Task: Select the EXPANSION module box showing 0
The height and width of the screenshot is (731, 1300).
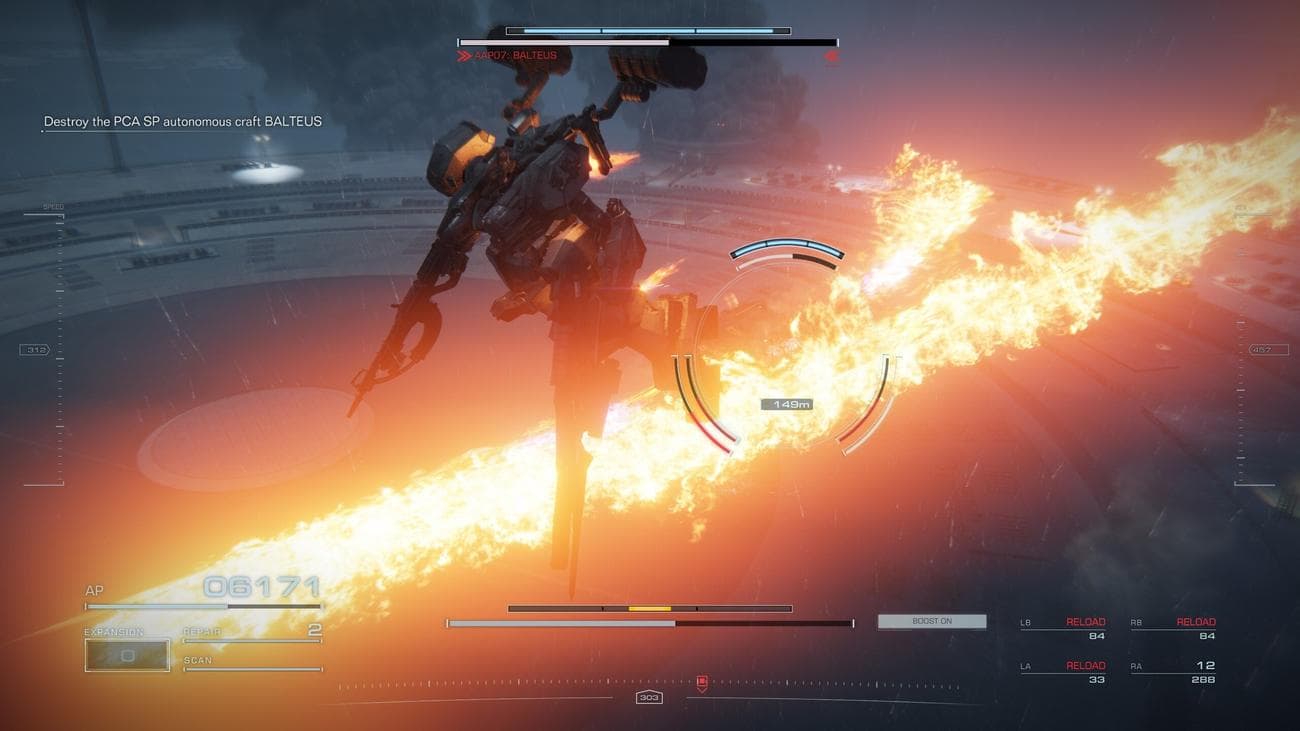Action: click(x=127, y=653)
